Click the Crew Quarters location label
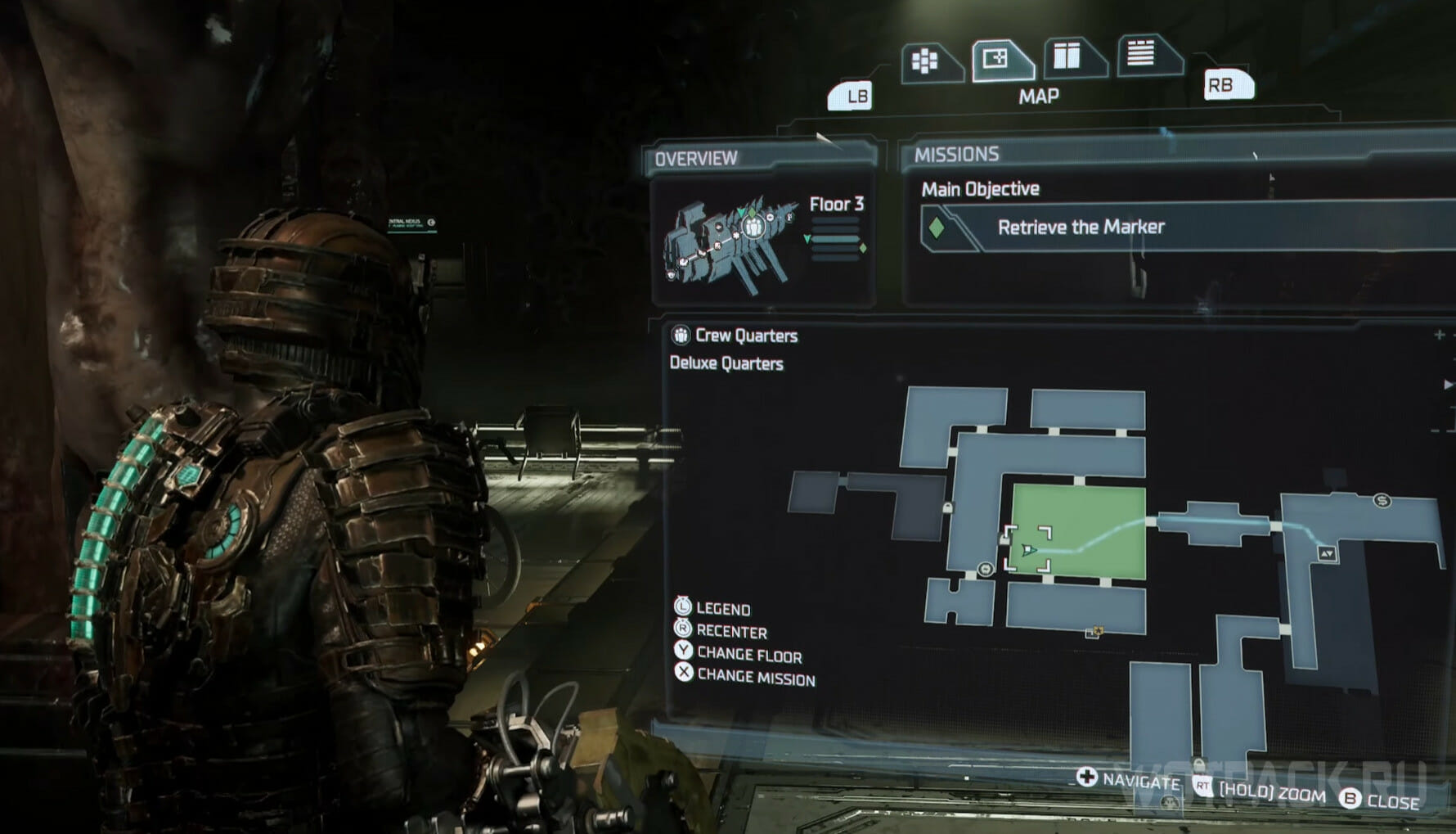1456x834 pixels. point(745,336)
